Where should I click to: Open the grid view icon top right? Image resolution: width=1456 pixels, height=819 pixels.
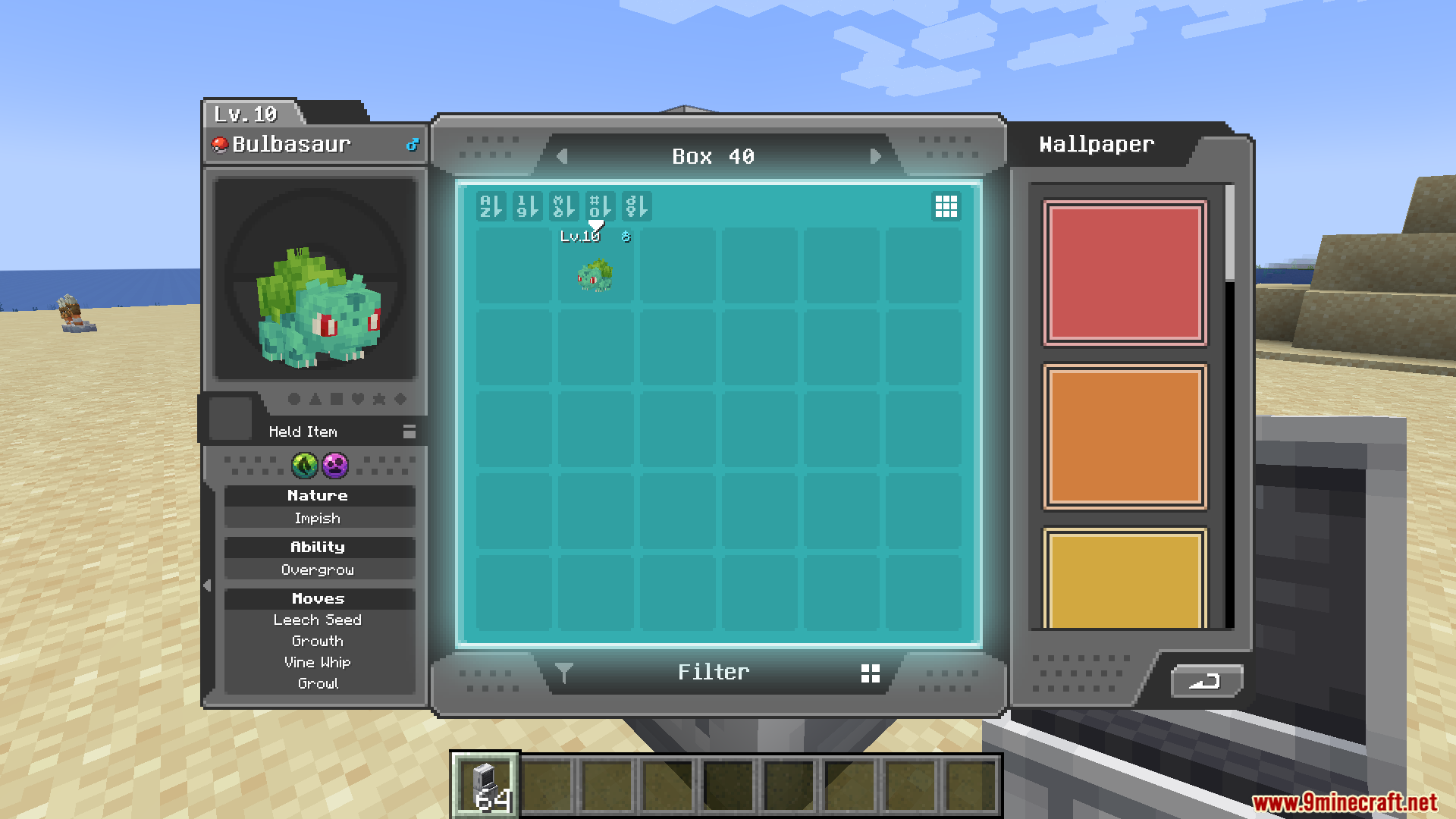(x=946, y=206)
